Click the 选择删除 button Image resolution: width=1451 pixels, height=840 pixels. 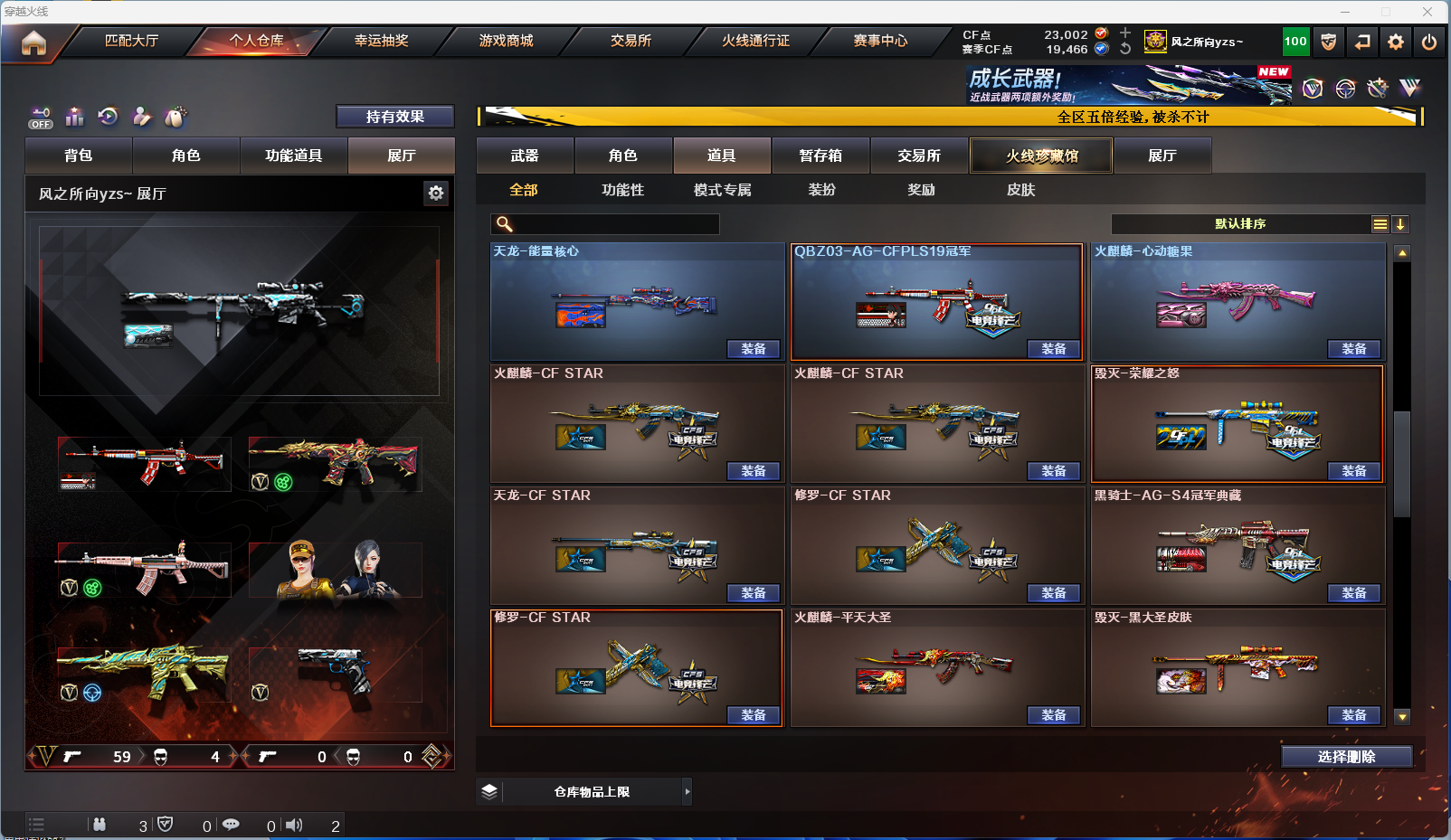tap(1346, 757)
